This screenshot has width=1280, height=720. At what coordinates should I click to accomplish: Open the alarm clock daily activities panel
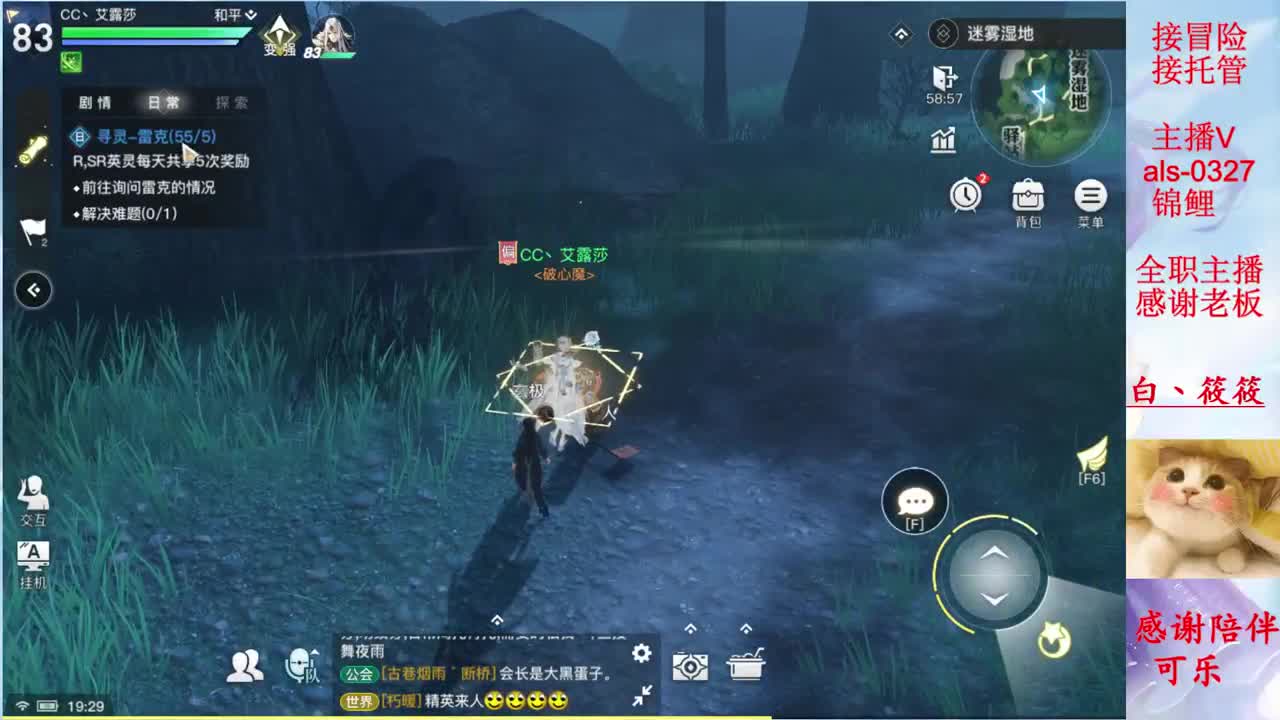[963, 196]
